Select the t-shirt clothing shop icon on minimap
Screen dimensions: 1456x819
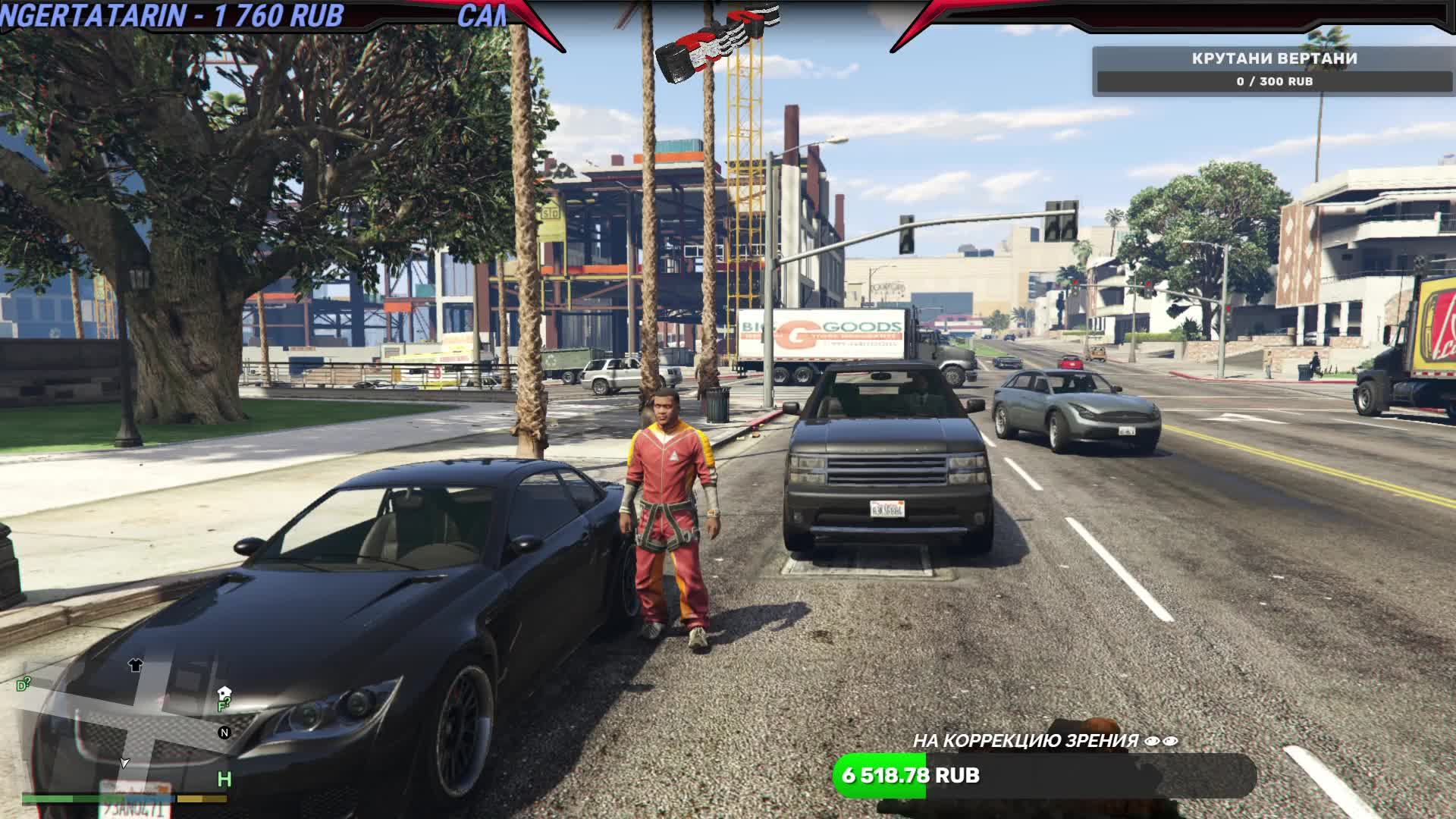(136, 666)
